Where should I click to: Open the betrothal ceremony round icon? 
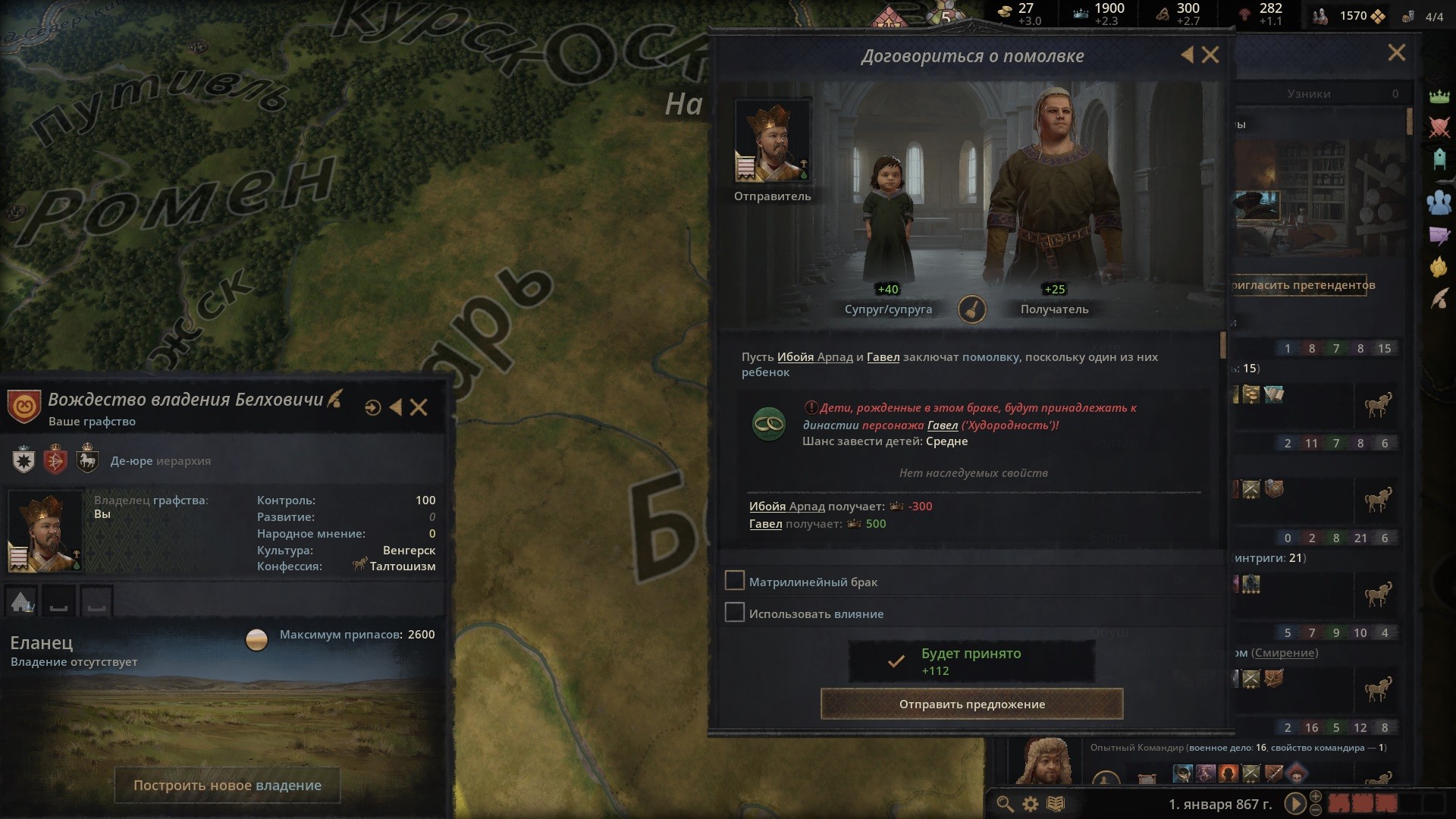(x=971, y=309)
